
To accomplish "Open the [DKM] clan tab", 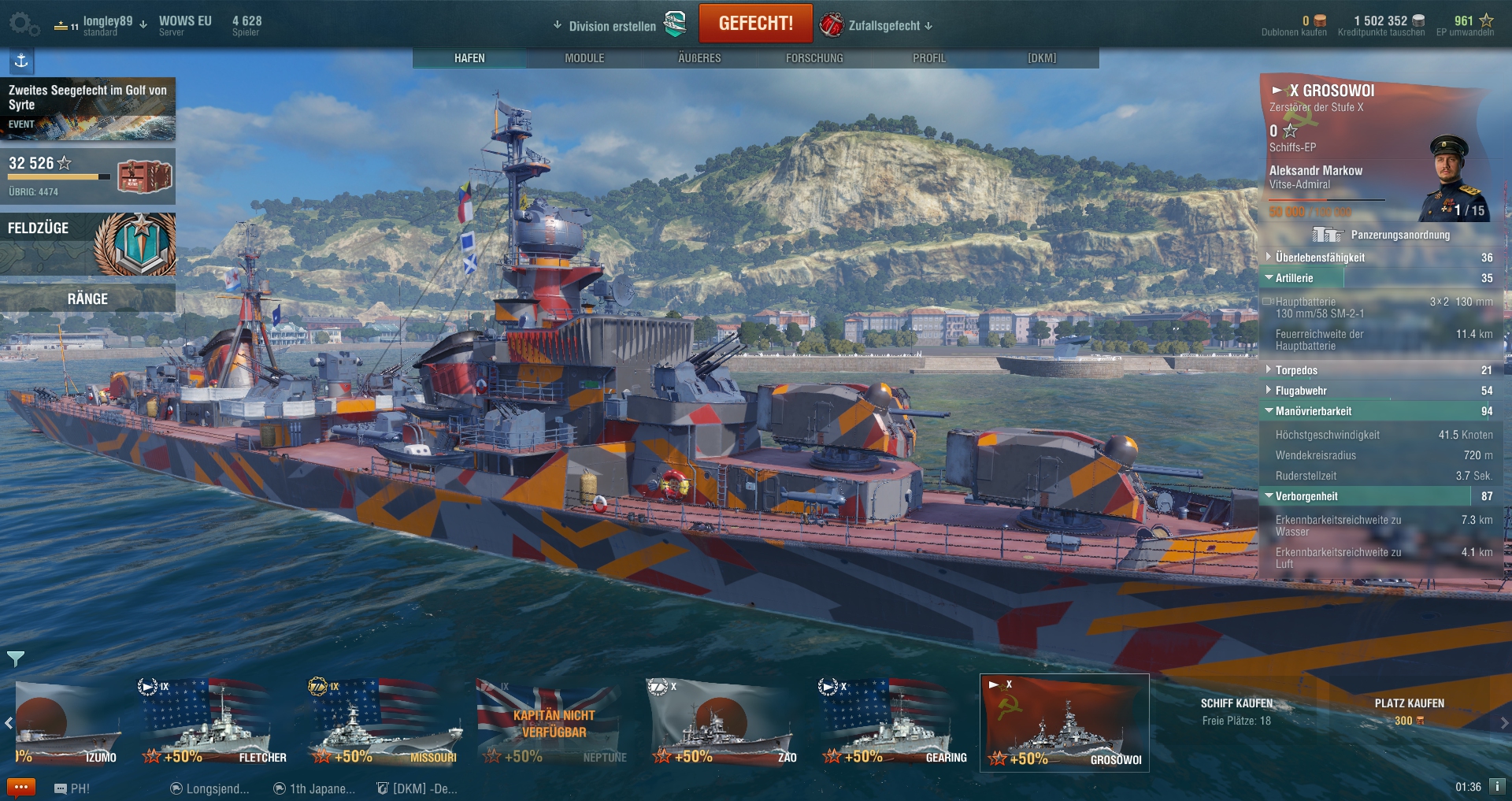I will point(1042,58).
